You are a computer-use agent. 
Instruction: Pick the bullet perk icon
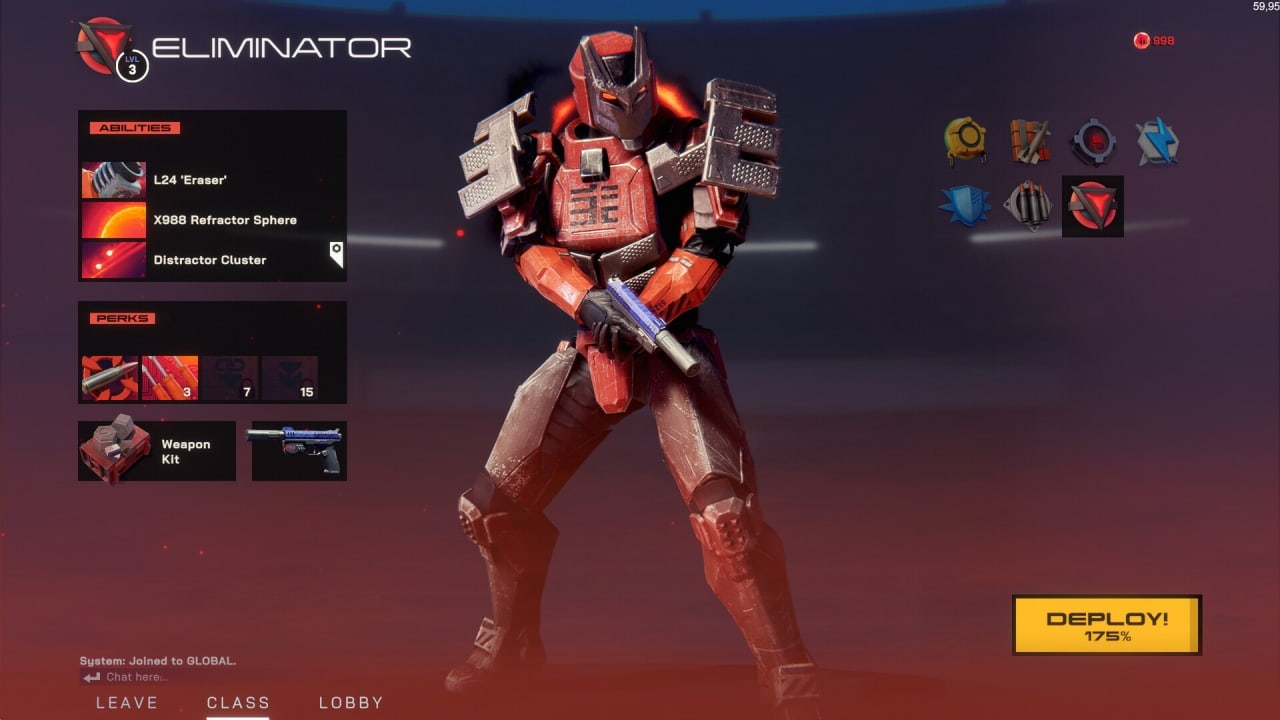coord(109,378)
